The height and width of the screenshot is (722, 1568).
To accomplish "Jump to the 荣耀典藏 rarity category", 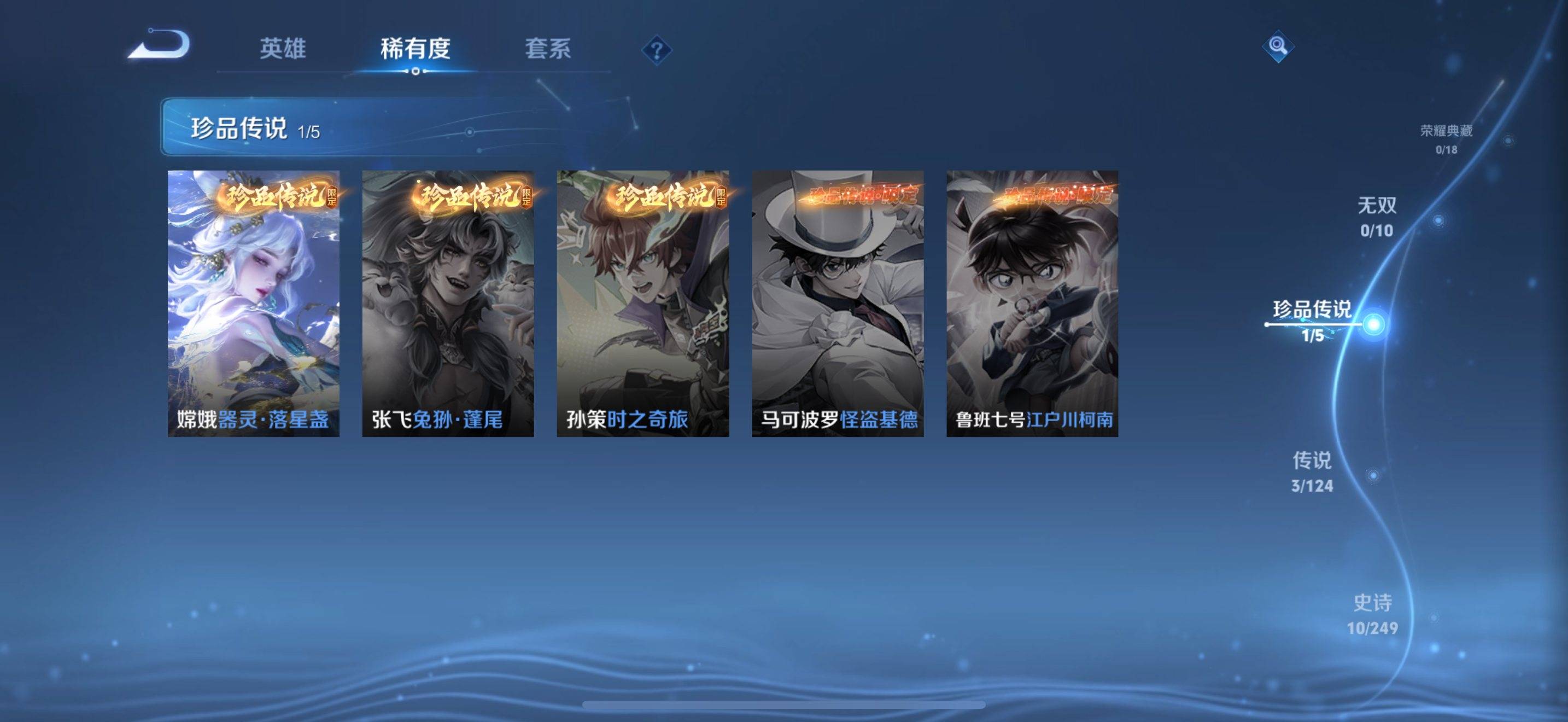I will coord(1446,138).
